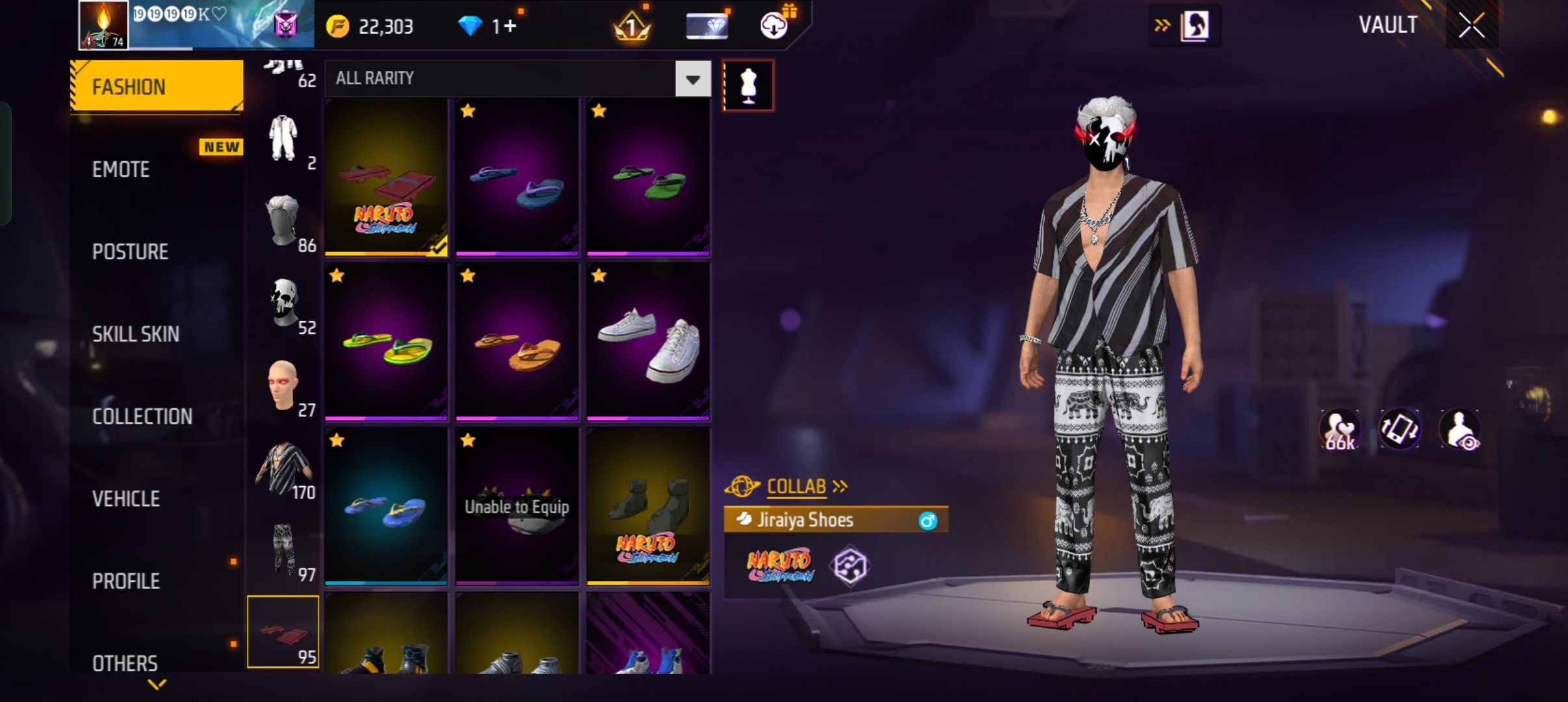Select the mask category with 52 items

point(285,304)
